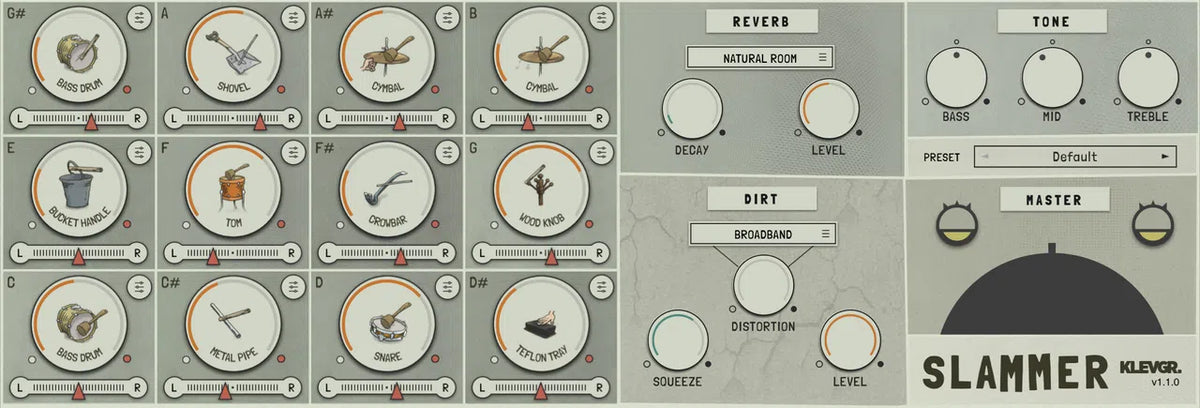1200x408 pixels.
Task: Click the Tom pad's pan slider
Action: click(233, 254)
